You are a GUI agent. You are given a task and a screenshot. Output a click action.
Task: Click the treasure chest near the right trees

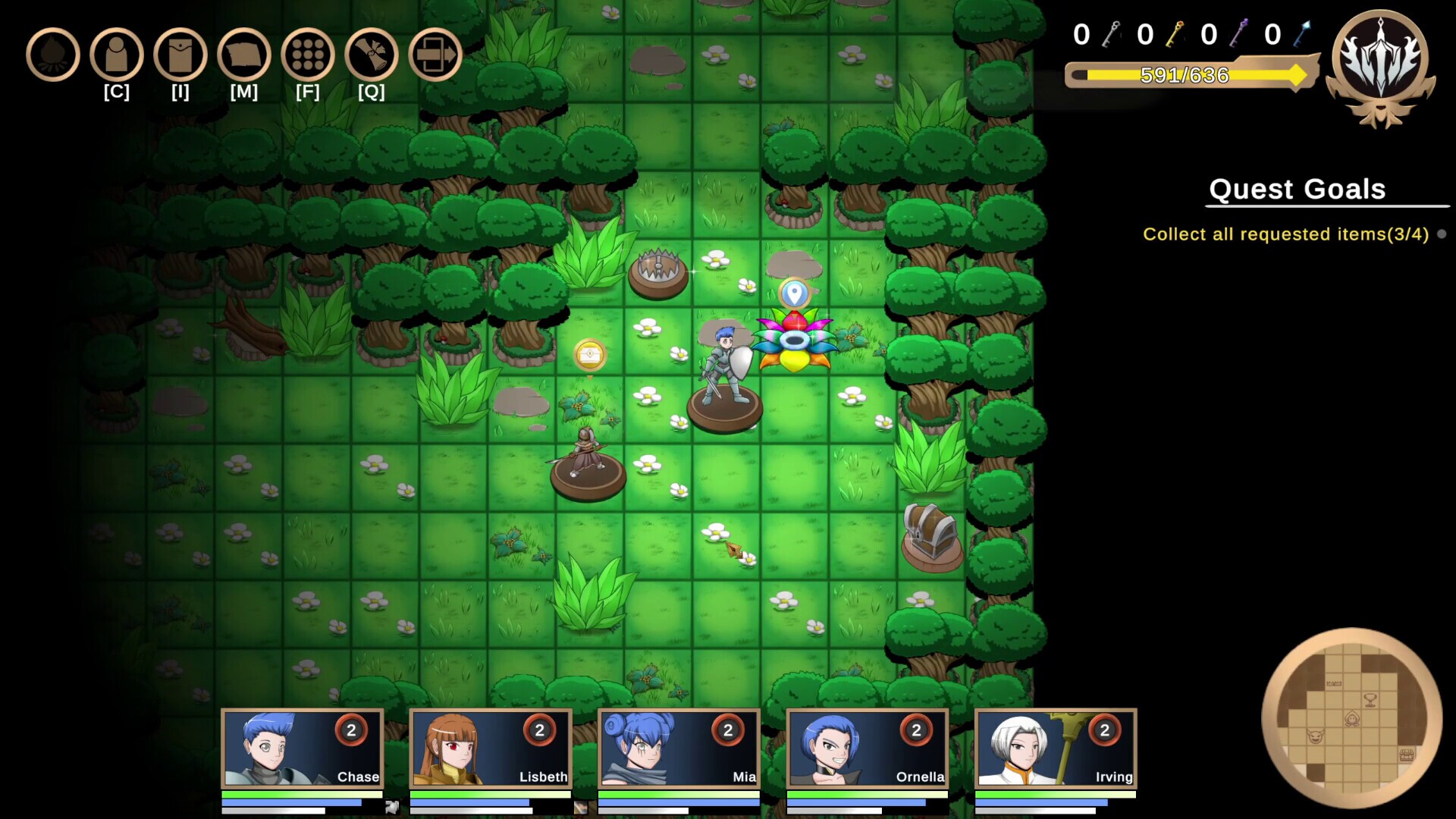click(930, 532)
